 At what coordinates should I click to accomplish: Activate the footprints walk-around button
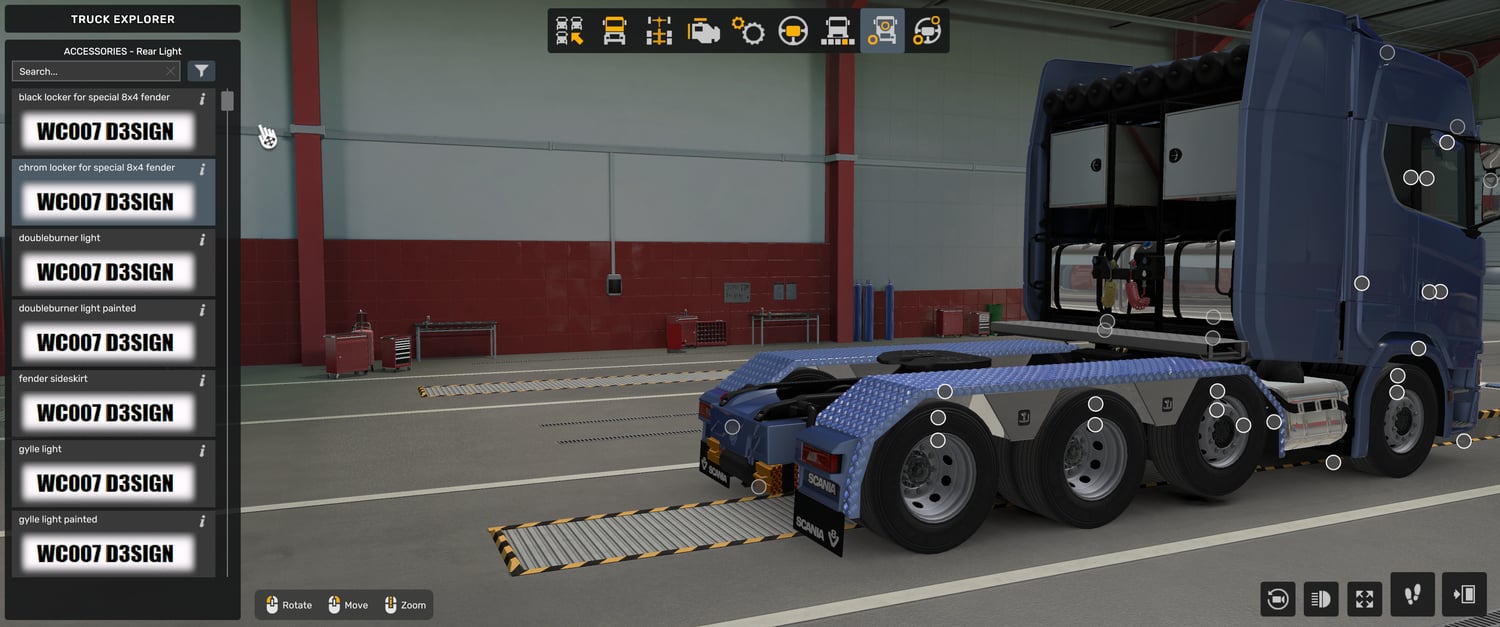pyautogui.click(x=1412, y=595)
